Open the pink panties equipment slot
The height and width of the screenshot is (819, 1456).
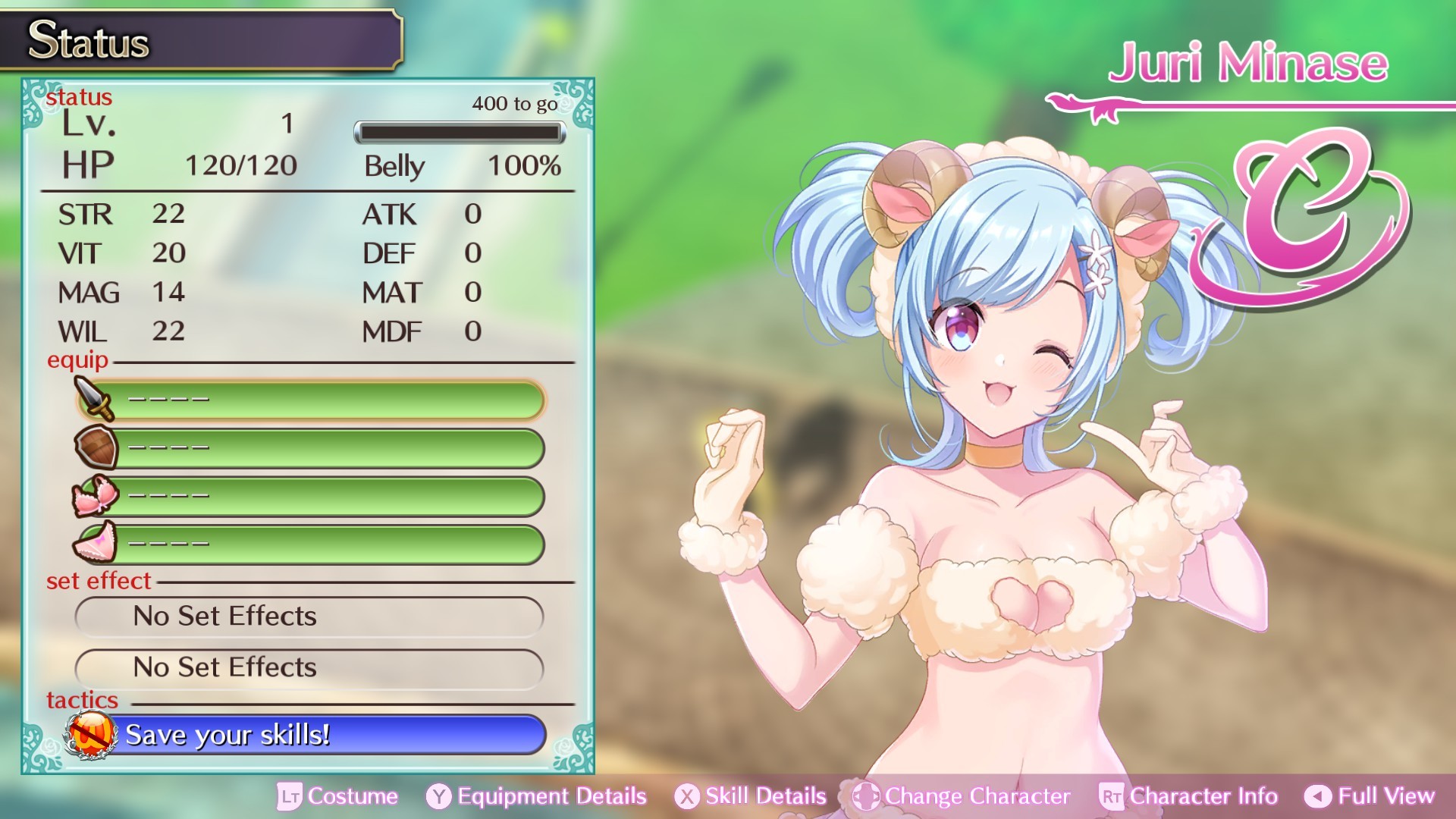(x=311, y=544)
